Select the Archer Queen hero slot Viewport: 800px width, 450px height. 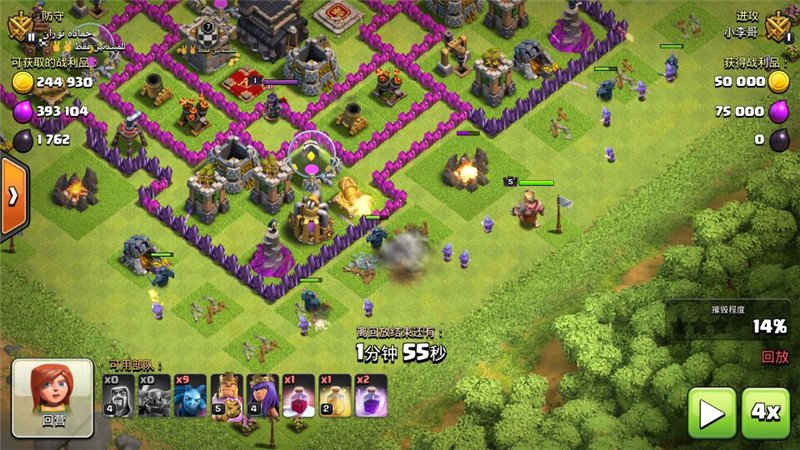[262, 396]
